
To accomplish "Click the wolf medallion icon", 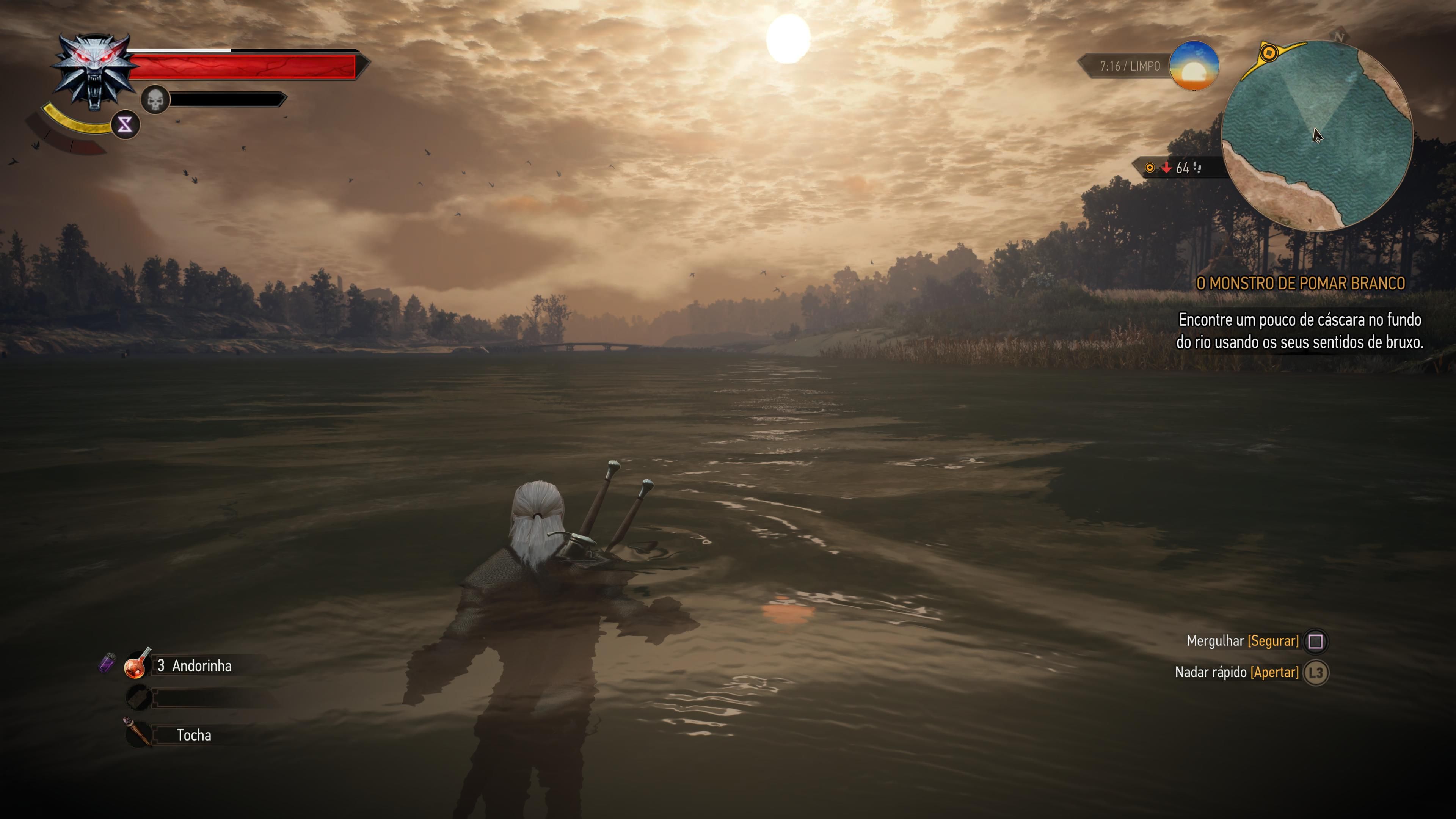I will coord(95,71).
